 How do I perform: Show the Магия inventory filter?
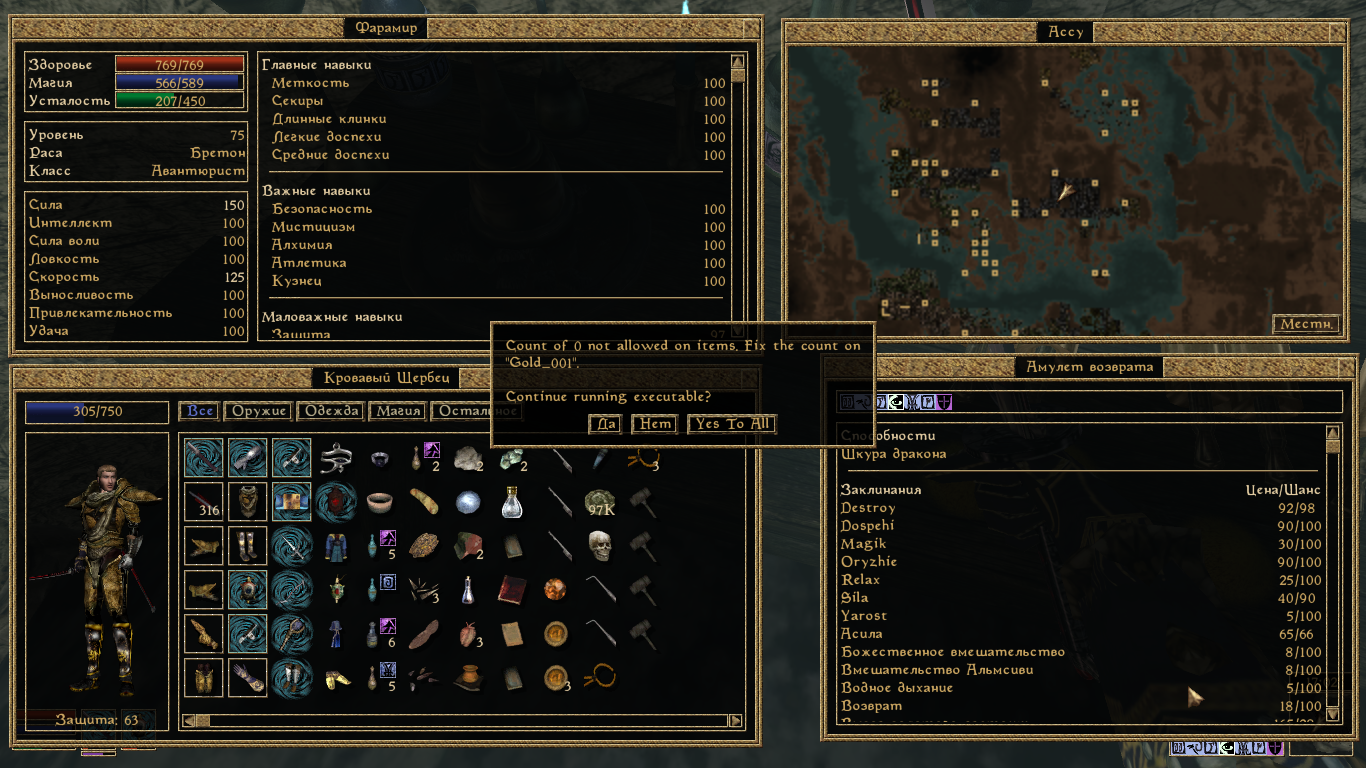pos(398,411)
